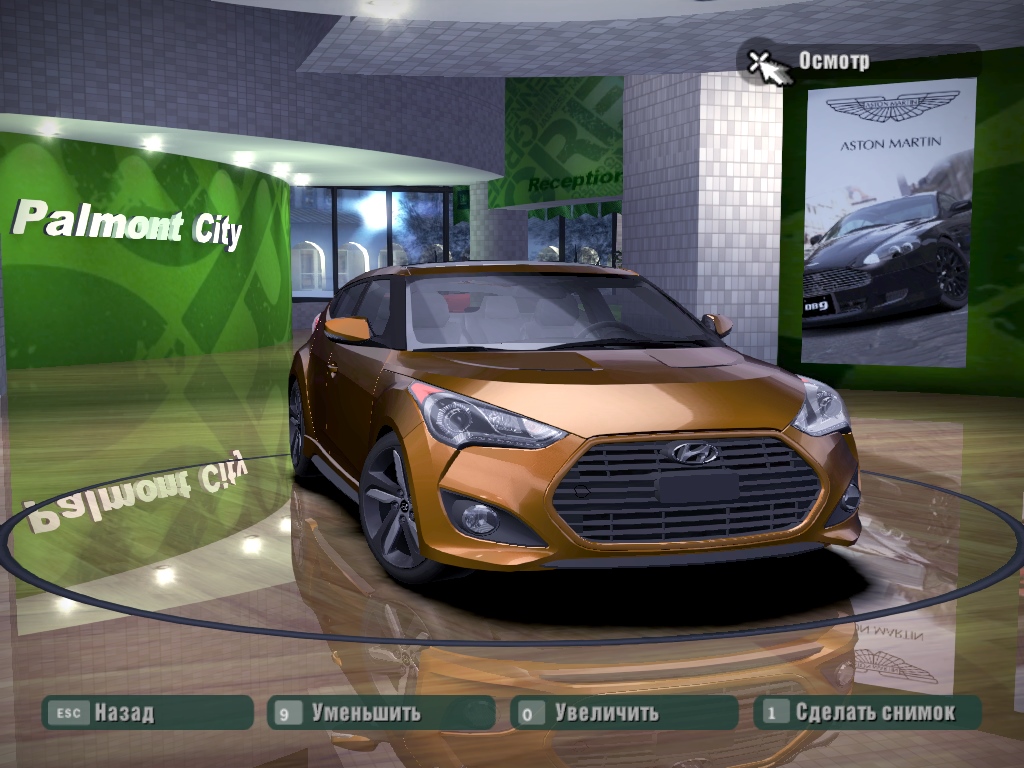Viewport: 1024px width, 768px height.
Task: Go back with the Назад button
Action: click(146, 713)
